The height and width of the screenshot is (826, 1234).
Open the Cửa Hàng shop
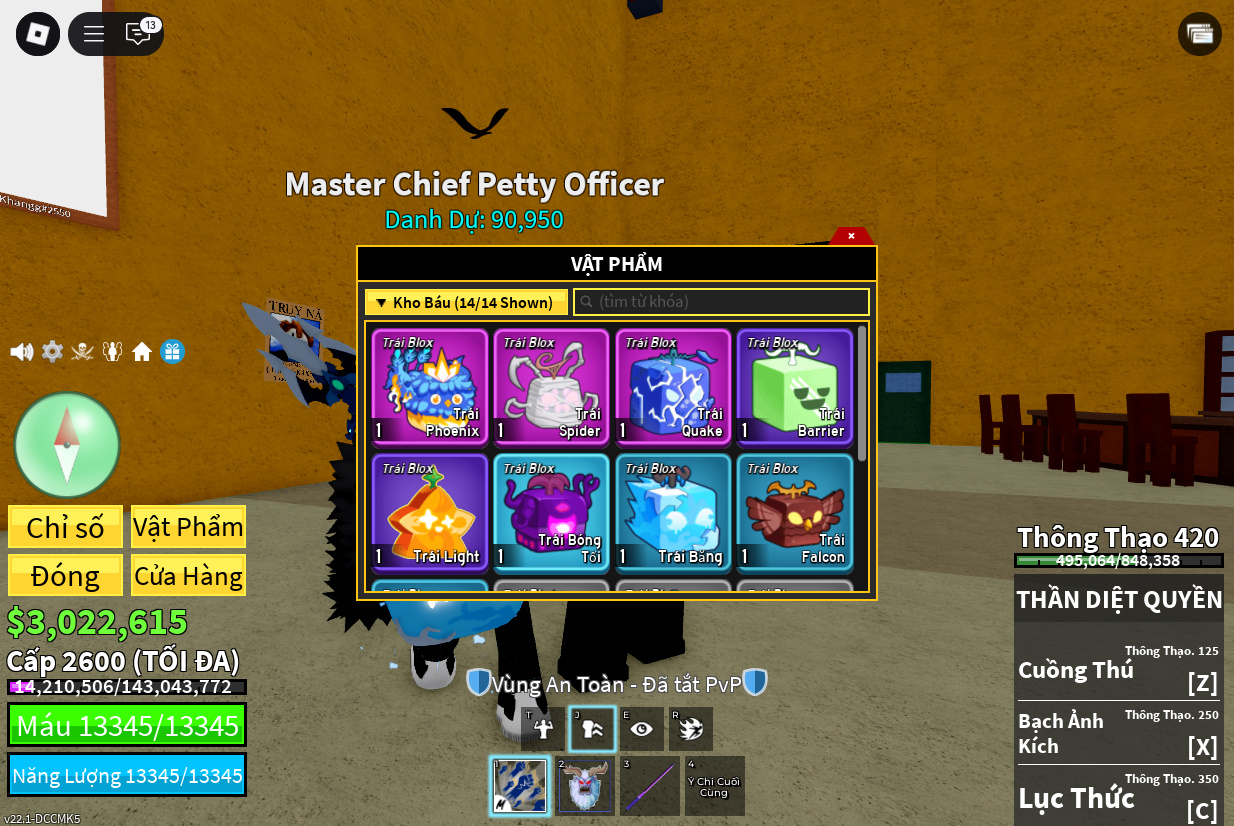188,576
